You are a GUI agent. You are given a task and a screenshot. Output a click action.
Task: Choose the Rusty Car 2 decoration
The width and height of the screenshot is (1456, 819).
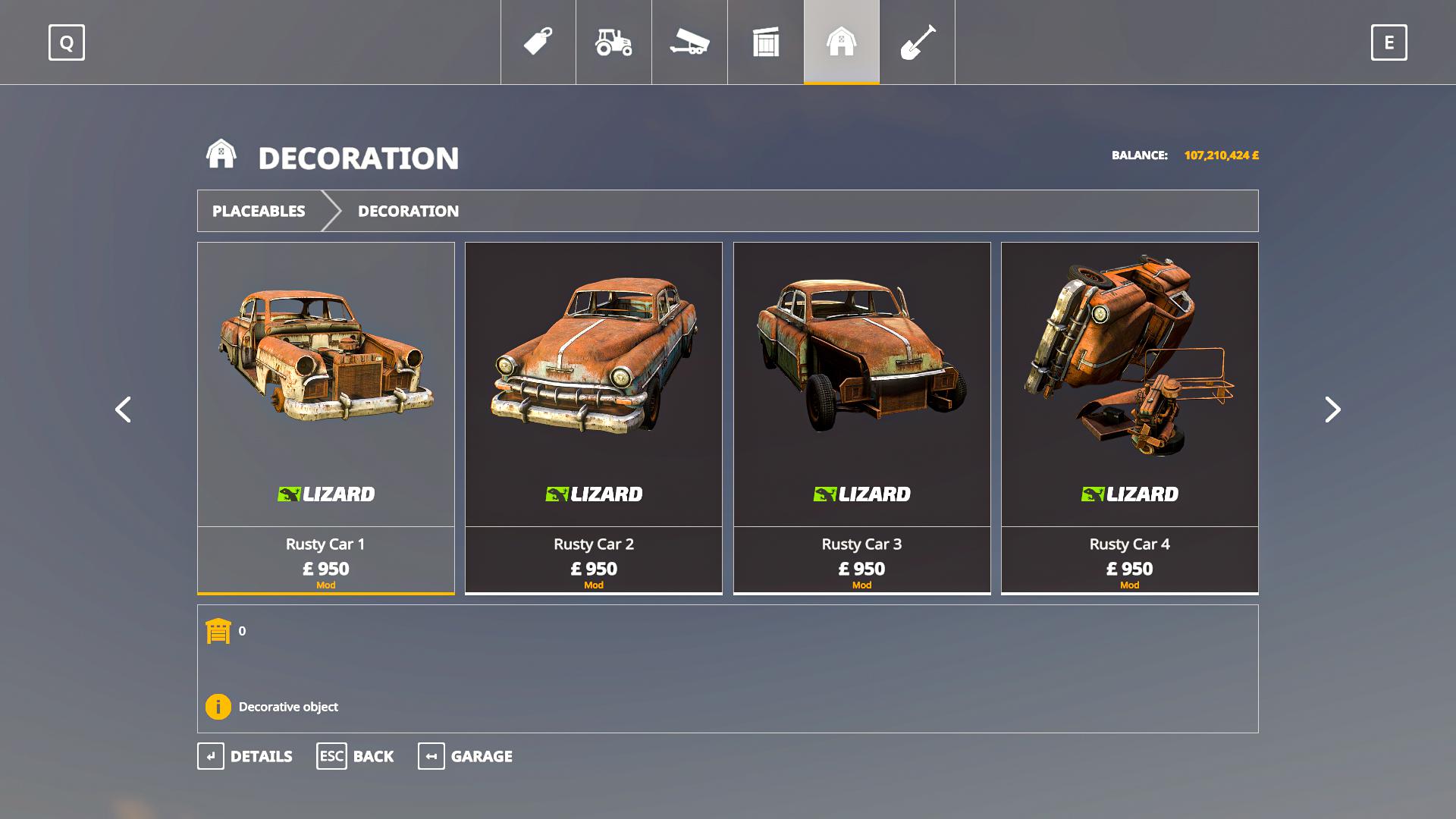click(x=594, y=417)
